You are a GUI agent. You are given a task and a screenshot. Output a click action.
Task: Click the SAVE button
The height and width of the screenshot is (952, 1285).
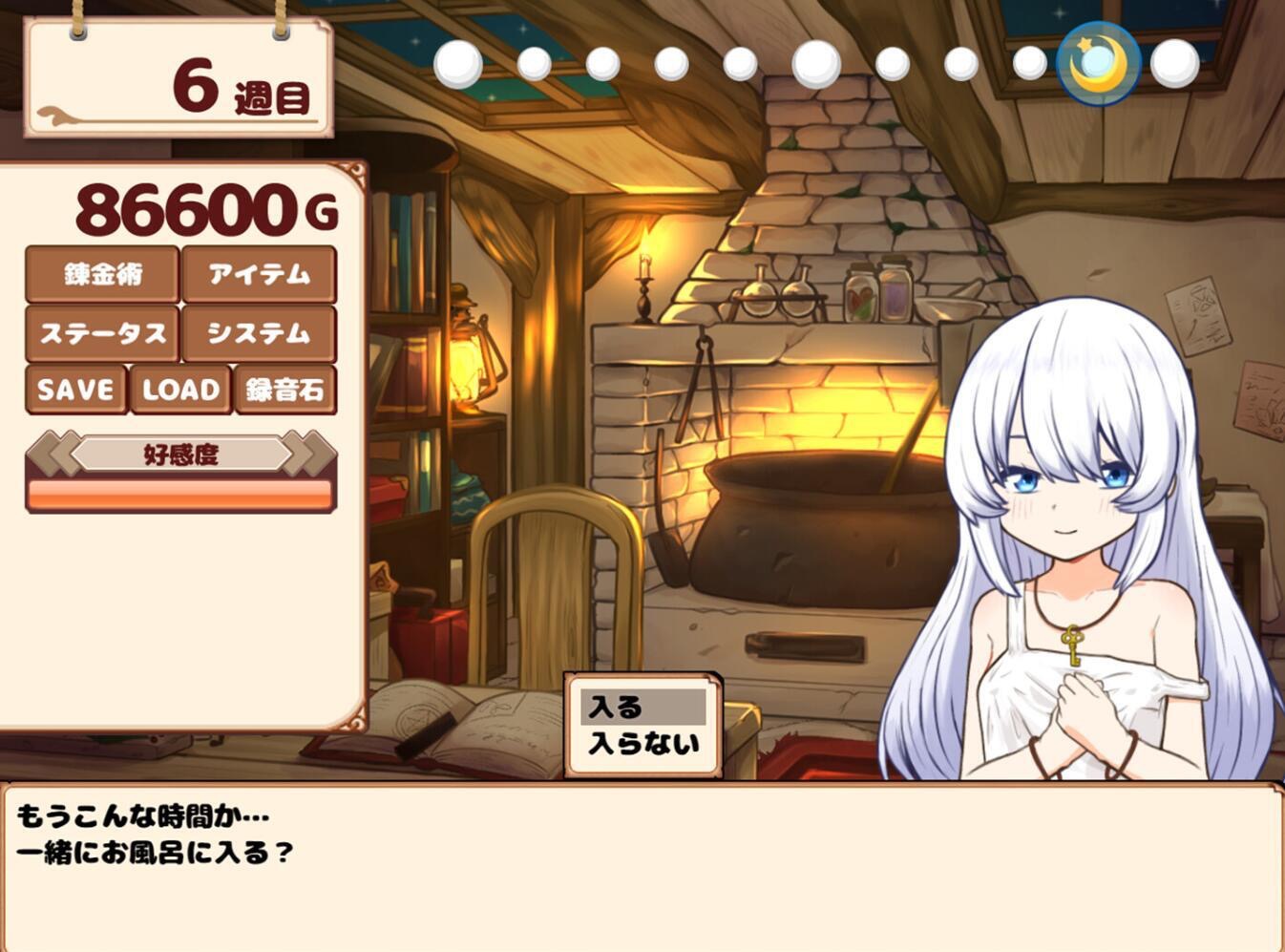(75, 390)
